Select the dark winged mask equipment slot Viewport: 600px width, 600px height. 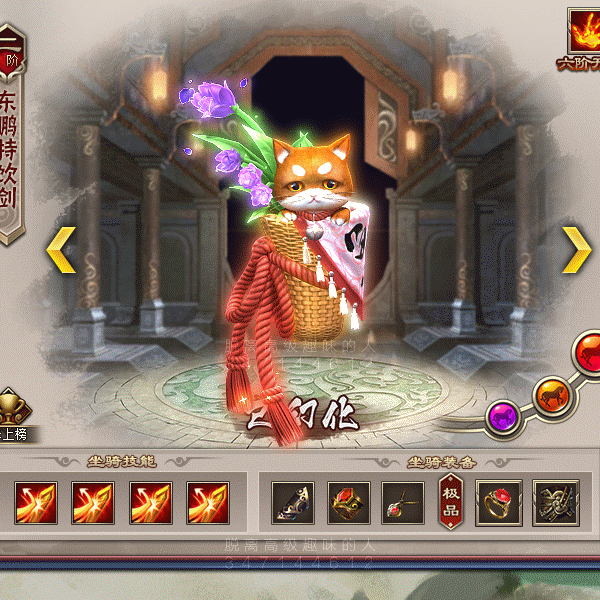click(294, 503)
